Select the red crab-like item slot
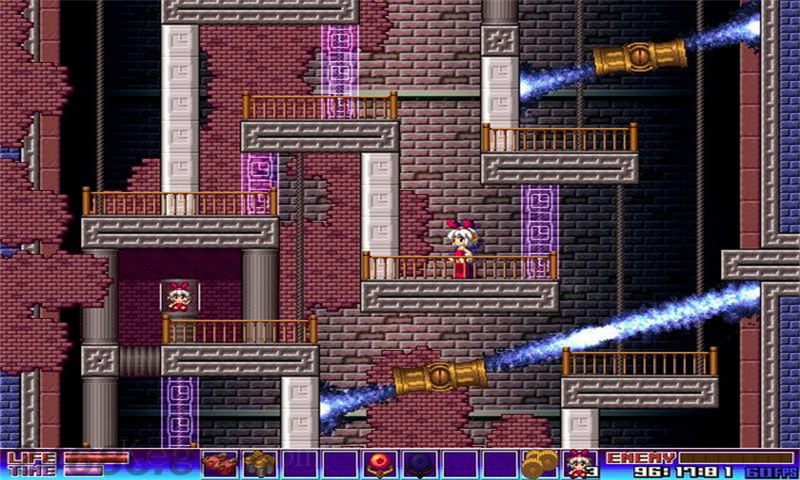Screen dimensions: 800x480 tap(219, 464)
